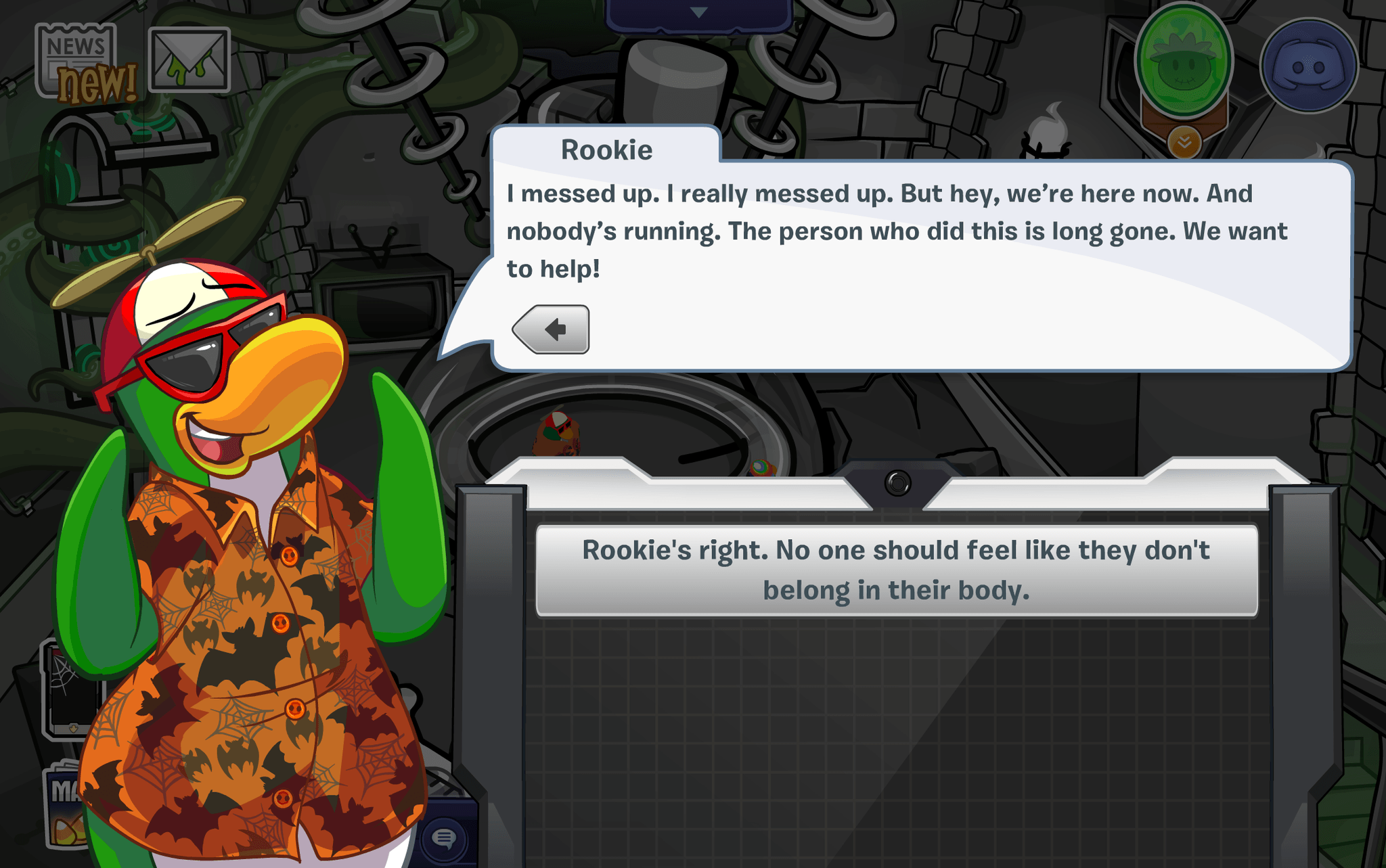1386x868 pixels.
Task: Choose the reply "Rookie's right. No one should feel…"
Action: pos(896,570)
